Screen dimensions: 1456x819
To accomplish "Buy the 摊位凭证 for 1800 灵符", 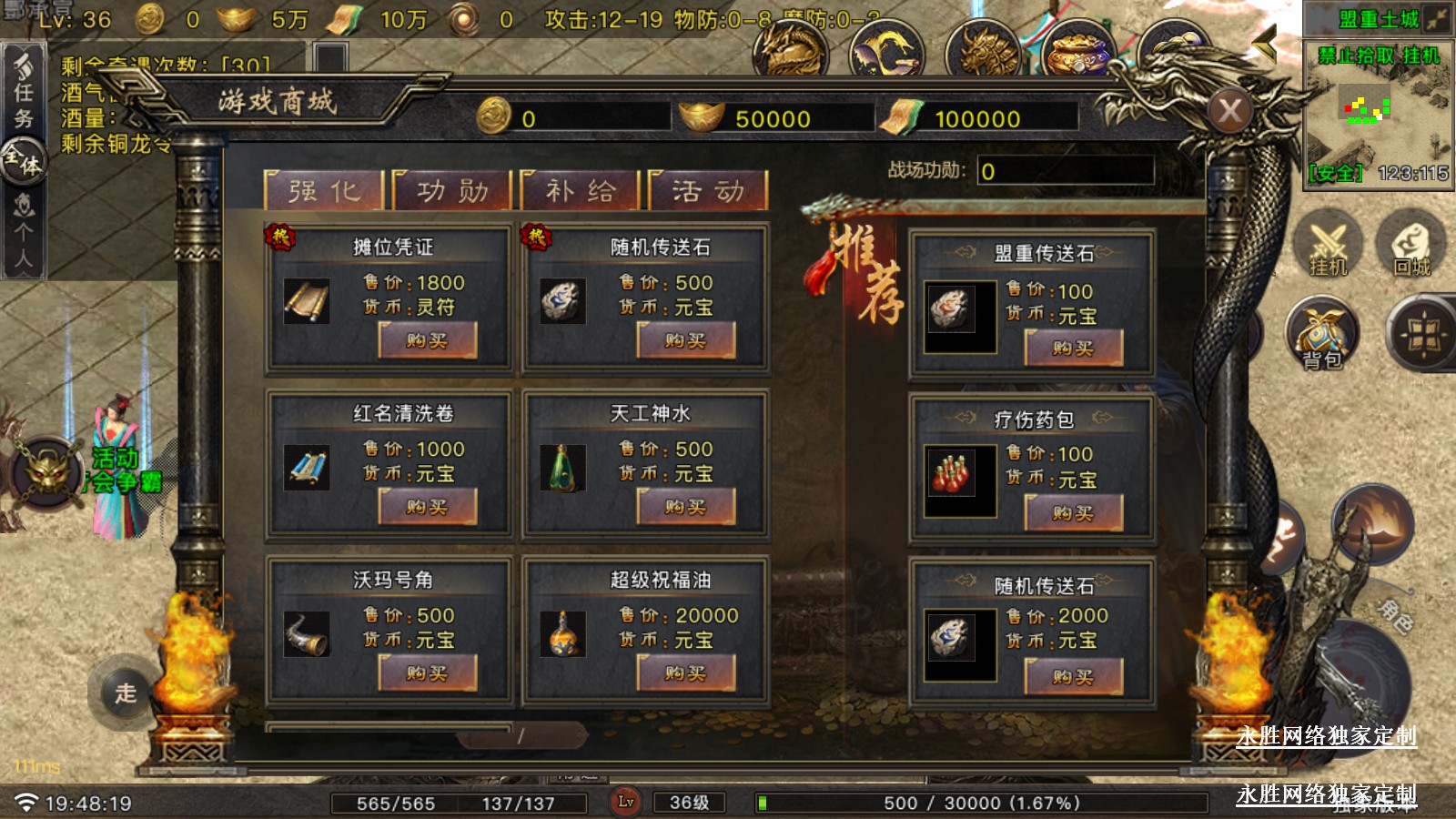I will click(428, 341).
